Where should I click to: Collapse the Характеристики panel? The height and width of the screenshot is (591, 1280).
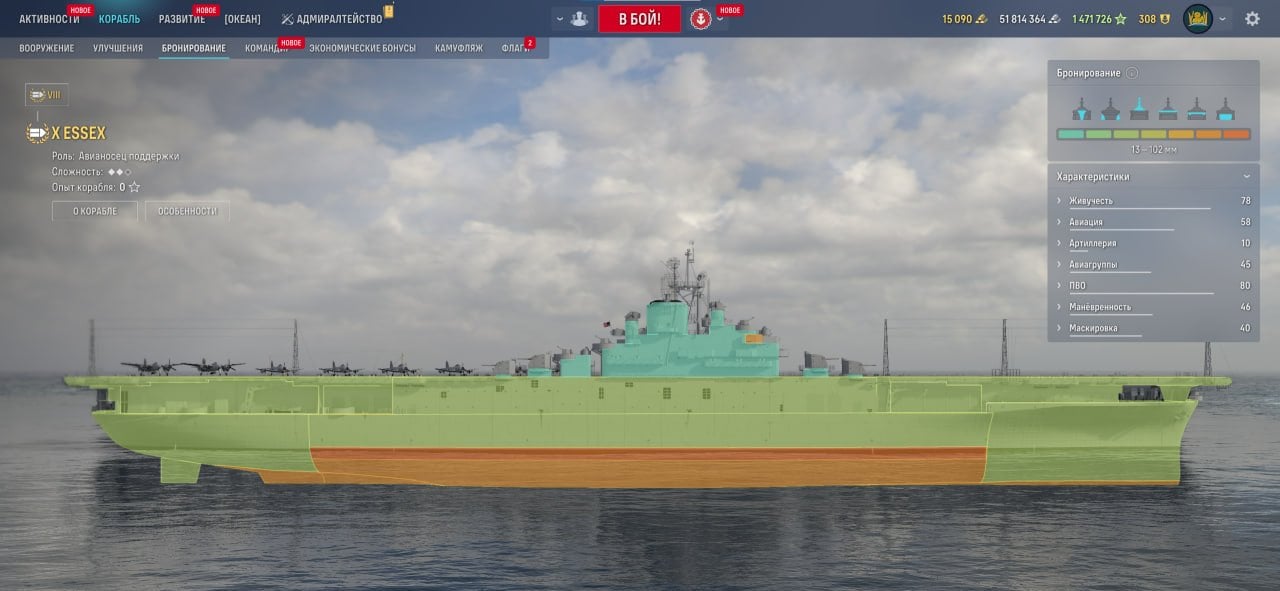(1246, 177)
